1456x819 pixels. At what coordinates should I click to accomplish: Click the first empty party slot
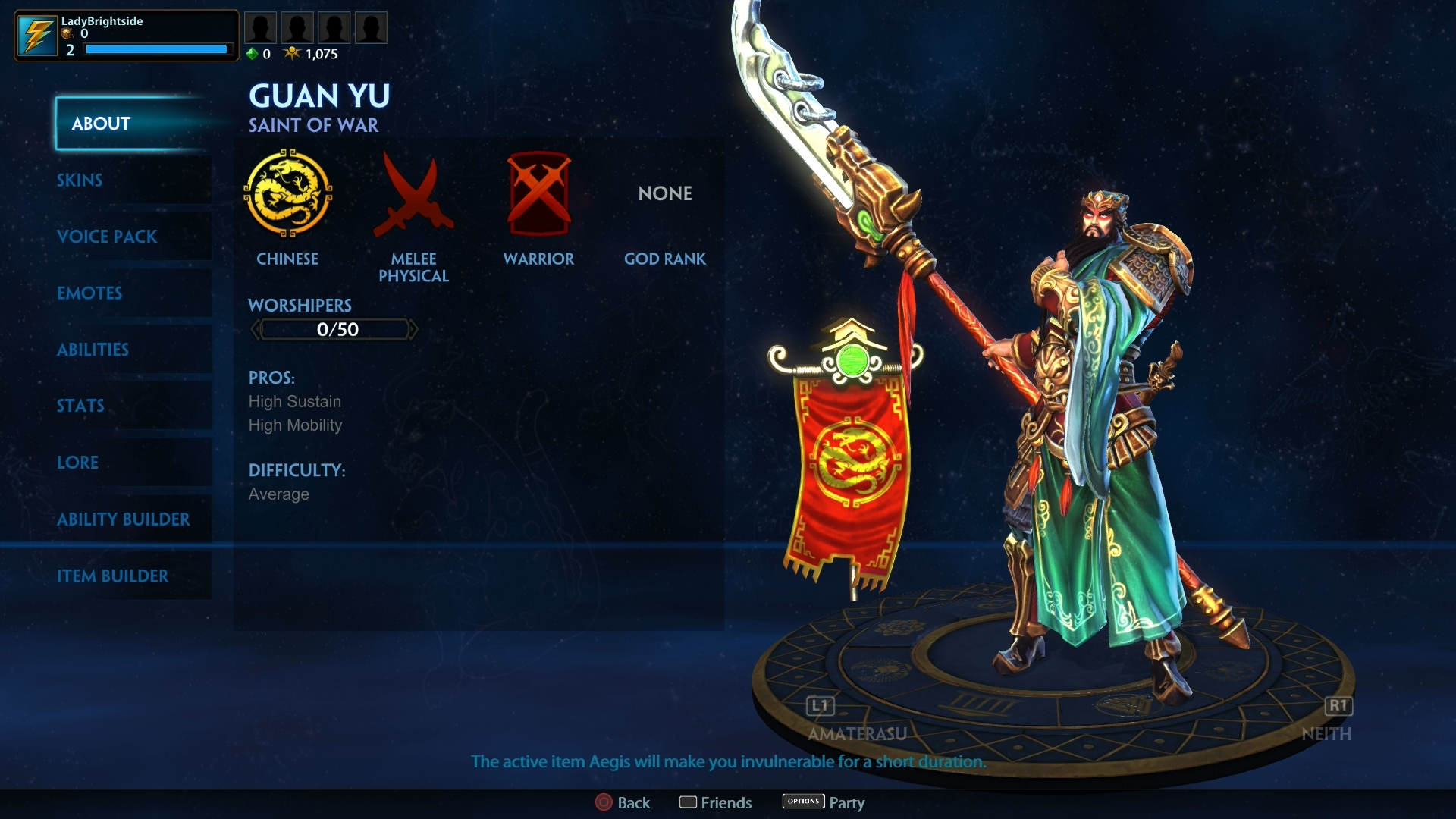261,27
